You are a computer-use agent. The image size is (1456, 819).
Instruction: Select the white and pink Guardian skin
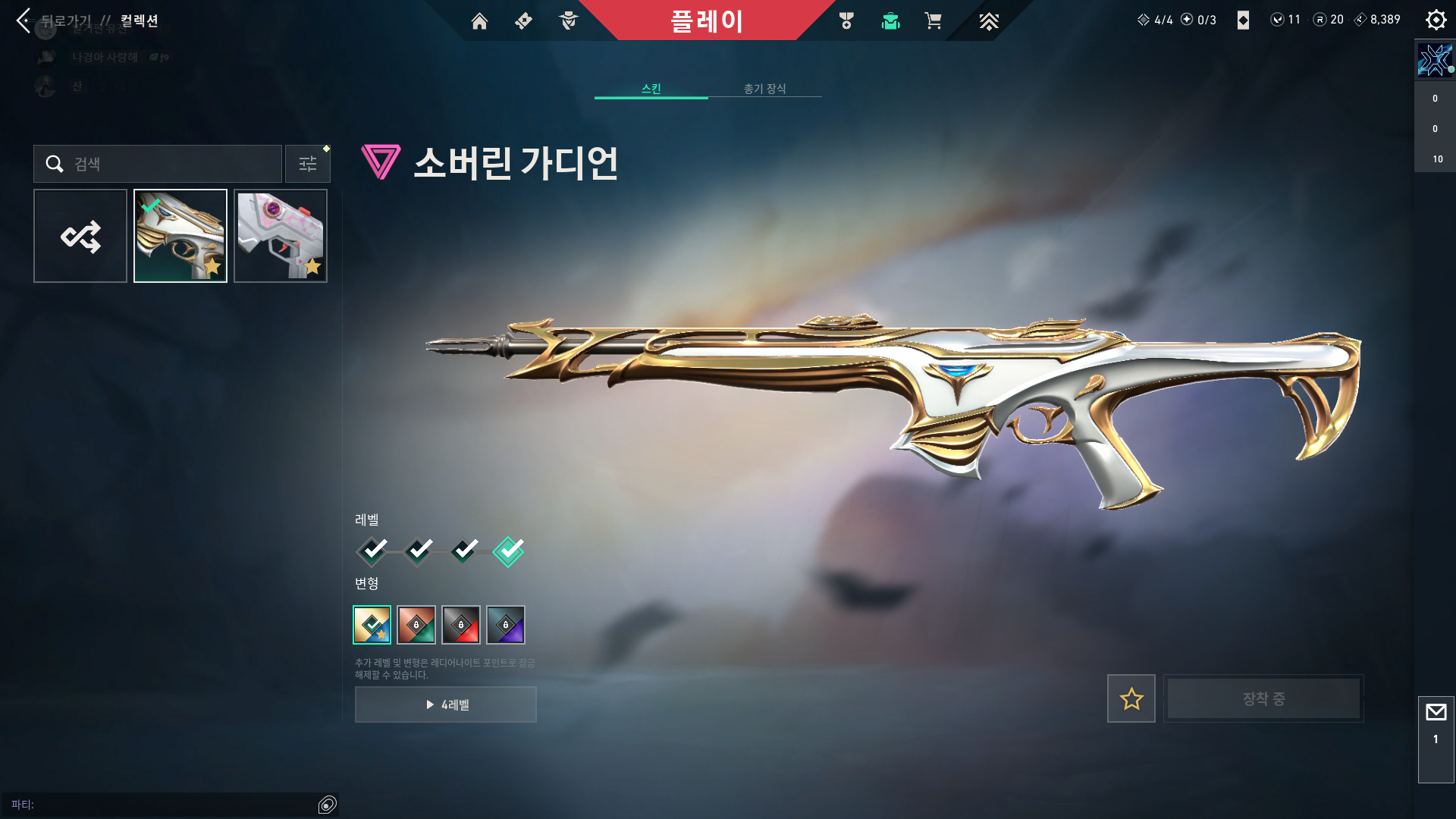coord(281,236)
